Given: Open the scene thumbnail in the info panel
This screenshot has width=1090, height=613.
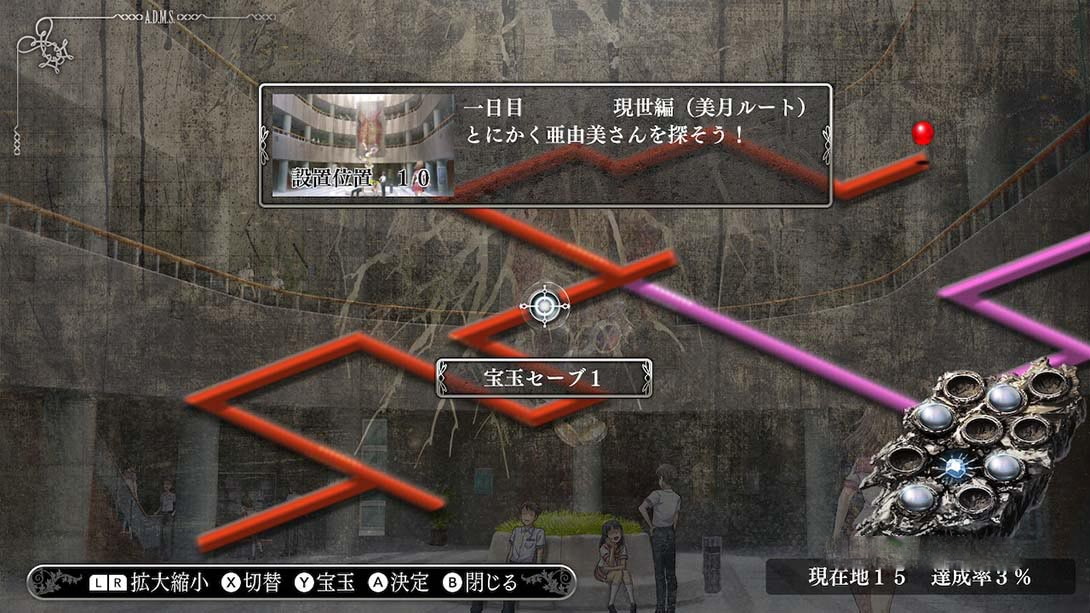Looking at the screenshot, I should [363, 145].
